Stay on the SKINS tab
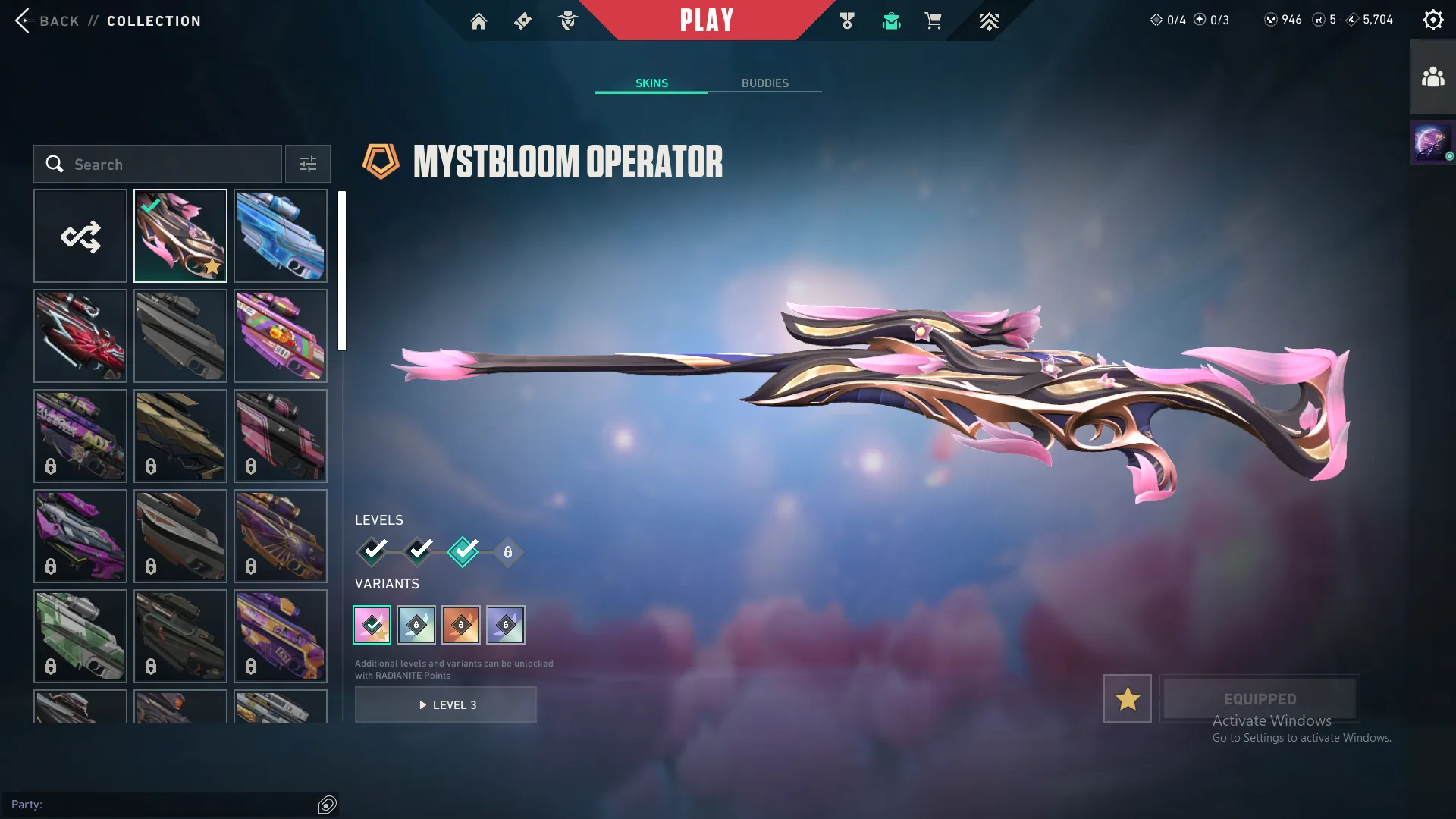Viewport: 1456px width, 819px height. tap(651, 83)
